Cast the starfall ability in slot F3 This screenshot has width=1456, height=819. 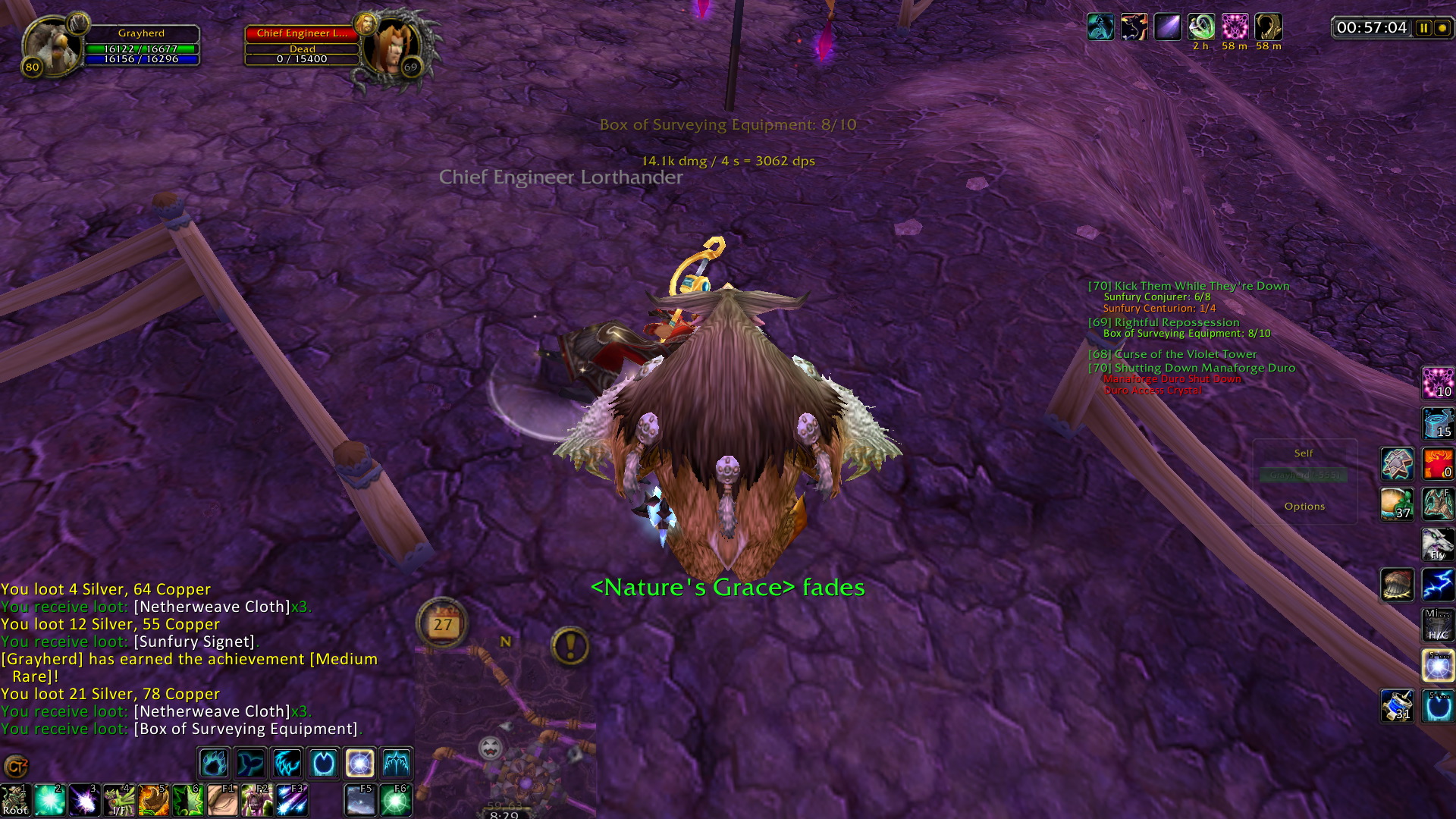click(292, 801)
